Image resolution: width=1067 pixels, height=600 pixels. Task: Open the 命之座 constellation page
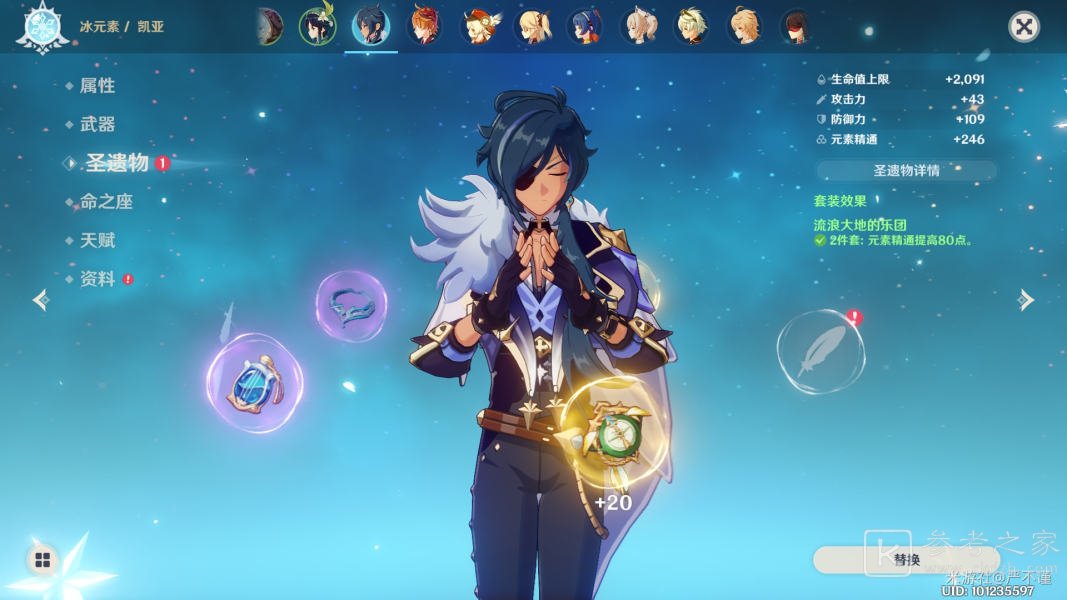106,202
